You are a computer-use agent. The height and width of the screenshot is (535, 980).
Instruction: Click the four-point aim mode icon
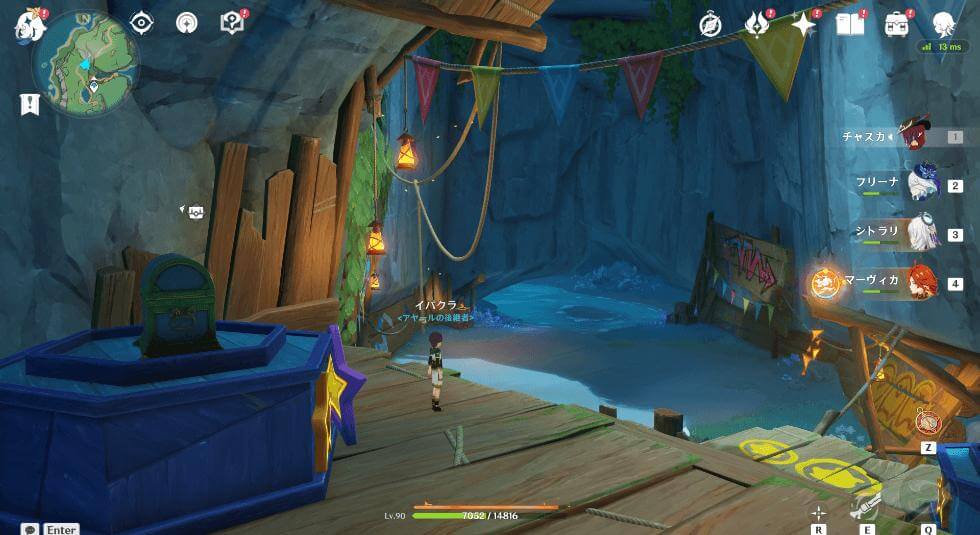click(819, 512)
